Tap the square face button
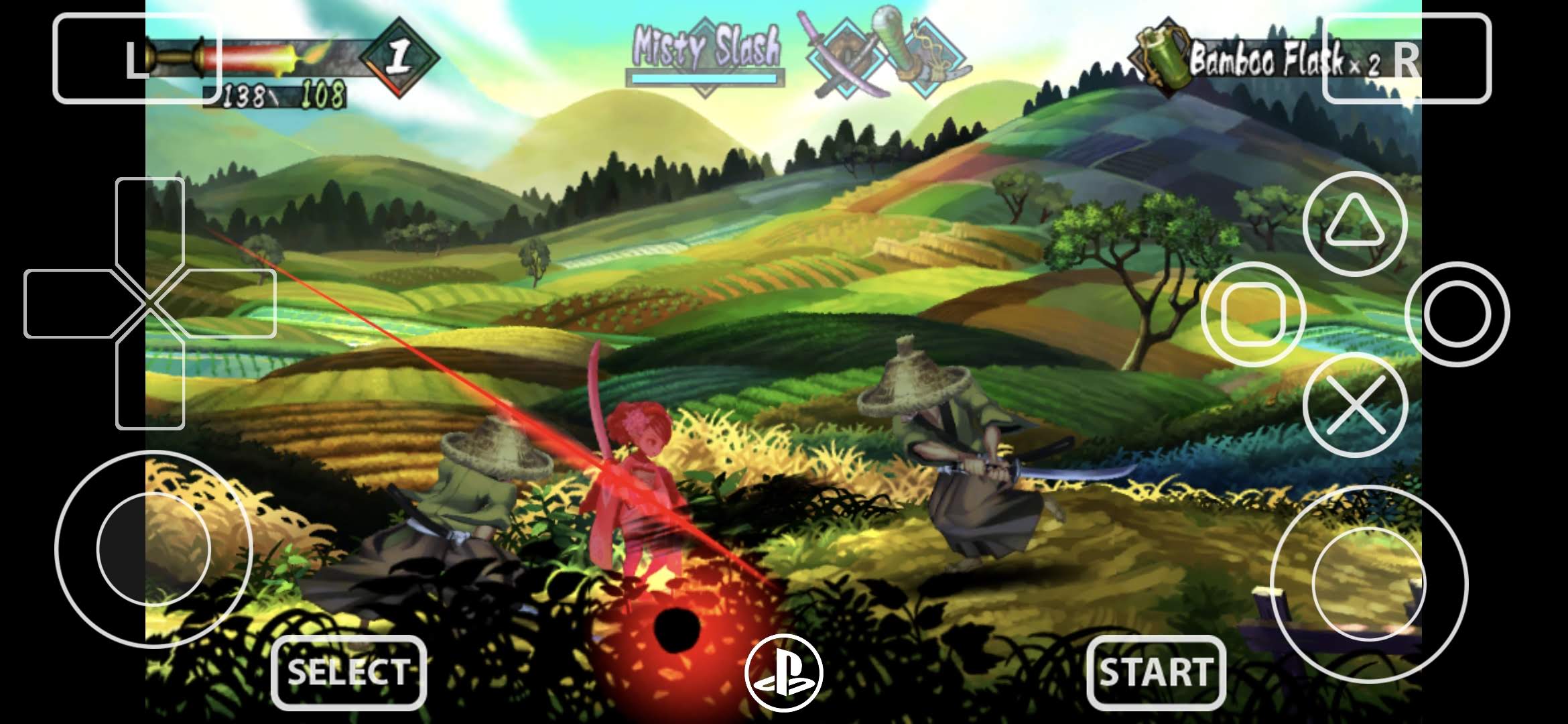 tap(1254, 314)
